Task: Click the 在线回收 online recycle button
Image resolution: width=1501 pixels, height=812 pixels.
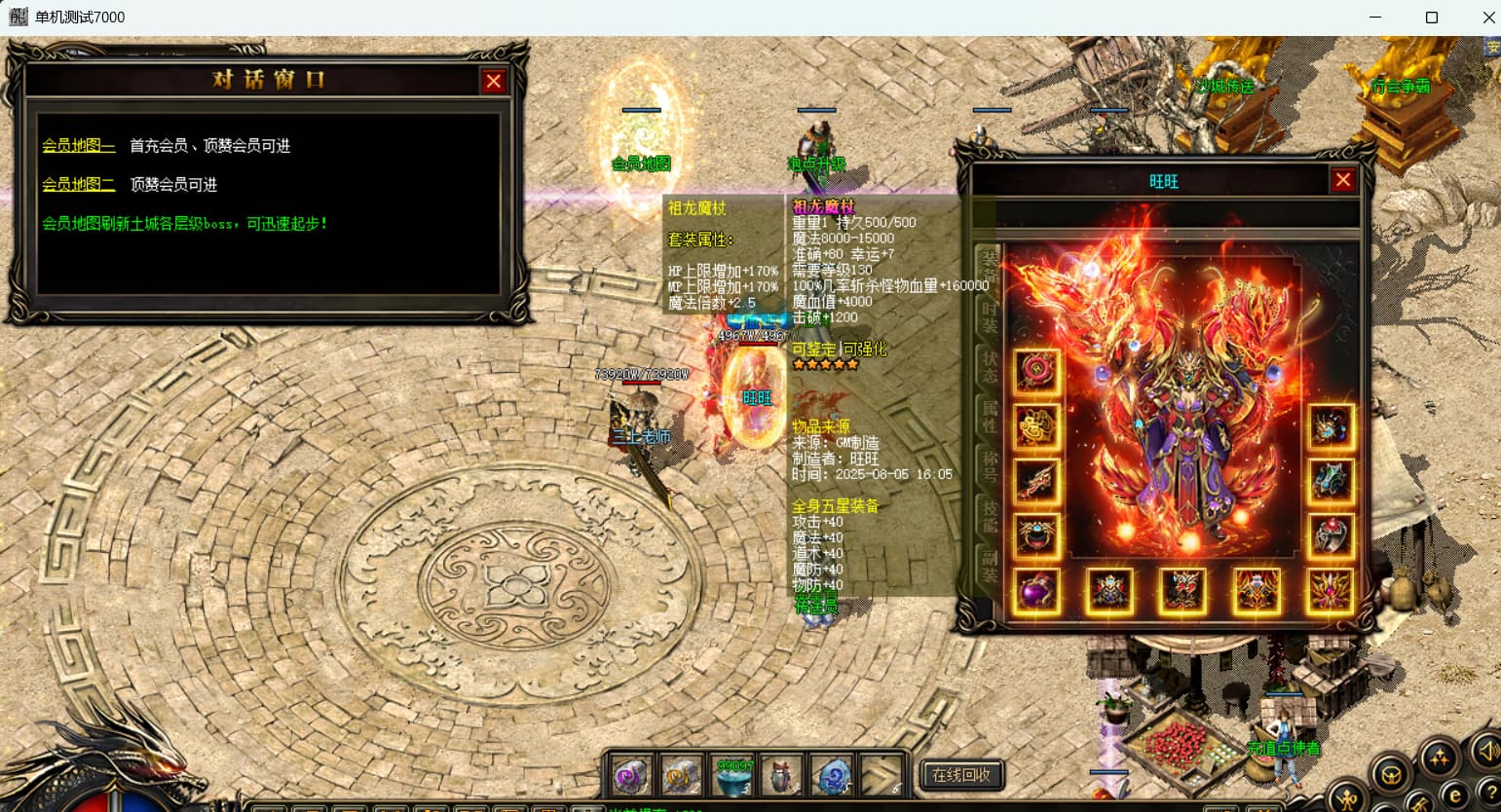Action: click(x=960, y=775)
